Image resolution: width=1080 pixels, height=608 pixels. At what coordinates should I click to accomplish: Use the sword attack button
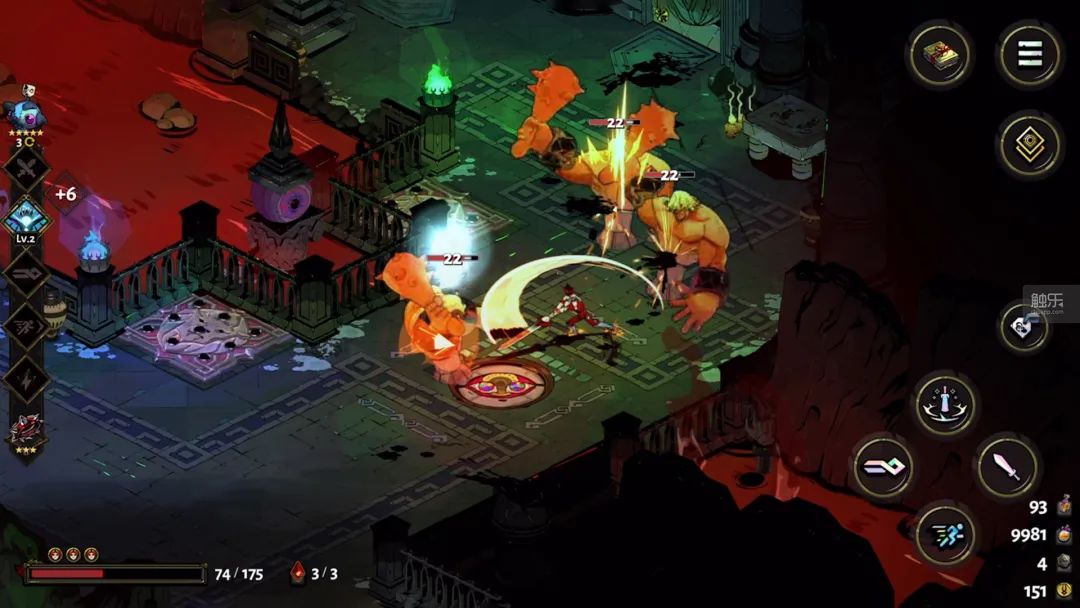pos(1006,466)
